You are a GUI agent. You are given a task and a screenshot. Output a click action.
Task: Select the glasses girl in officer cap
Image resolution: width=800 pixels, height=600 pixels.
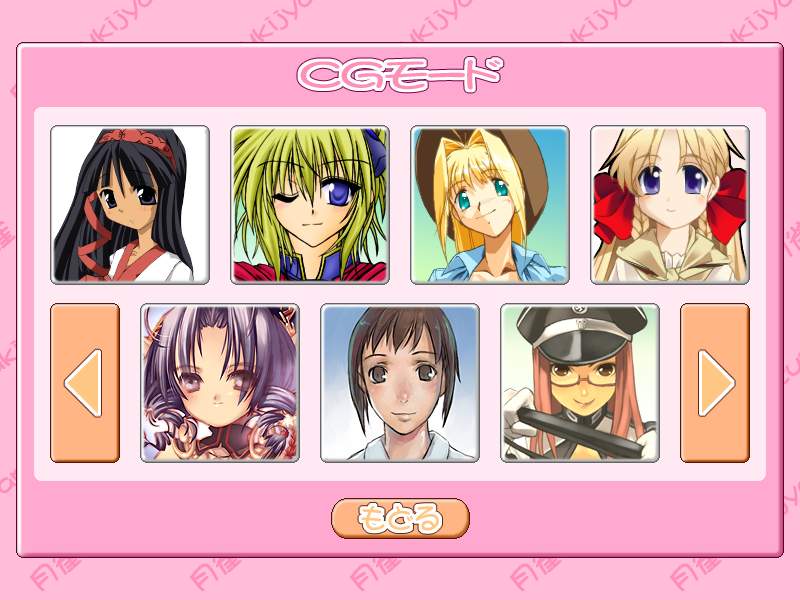tap(580, 383)
